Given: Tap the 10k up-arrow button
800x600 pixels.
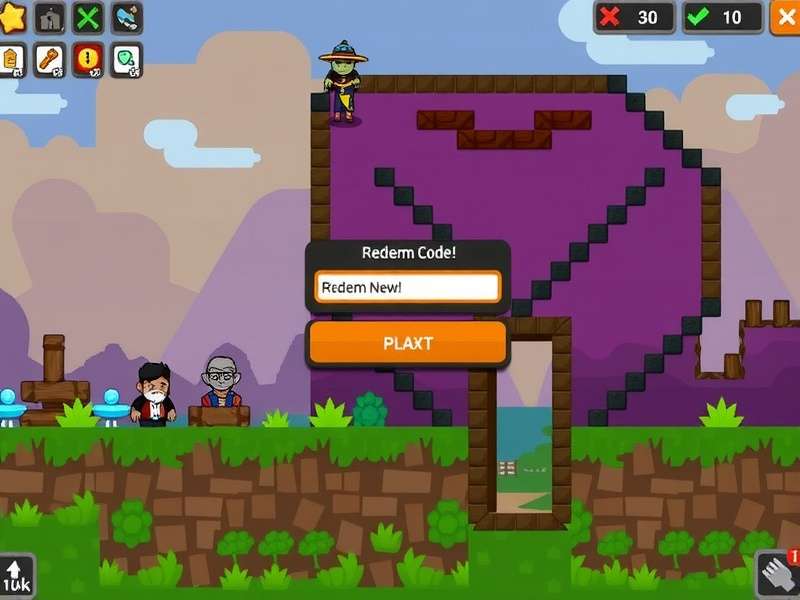Looking at the screenshot, I should point(16,577).
